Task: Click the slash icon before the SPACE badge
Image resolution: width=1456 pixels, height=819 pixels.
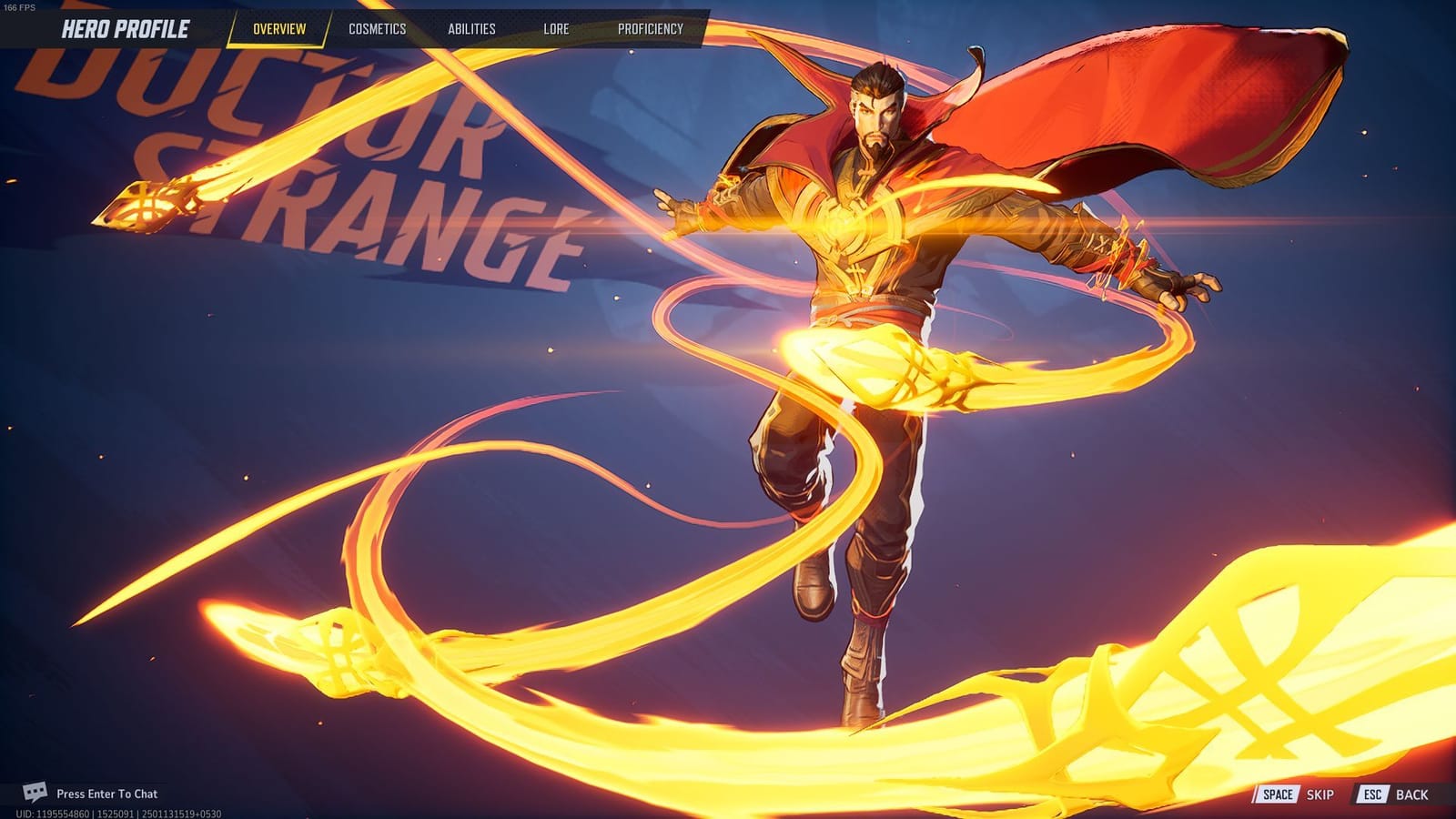Action: [1257, 793]
